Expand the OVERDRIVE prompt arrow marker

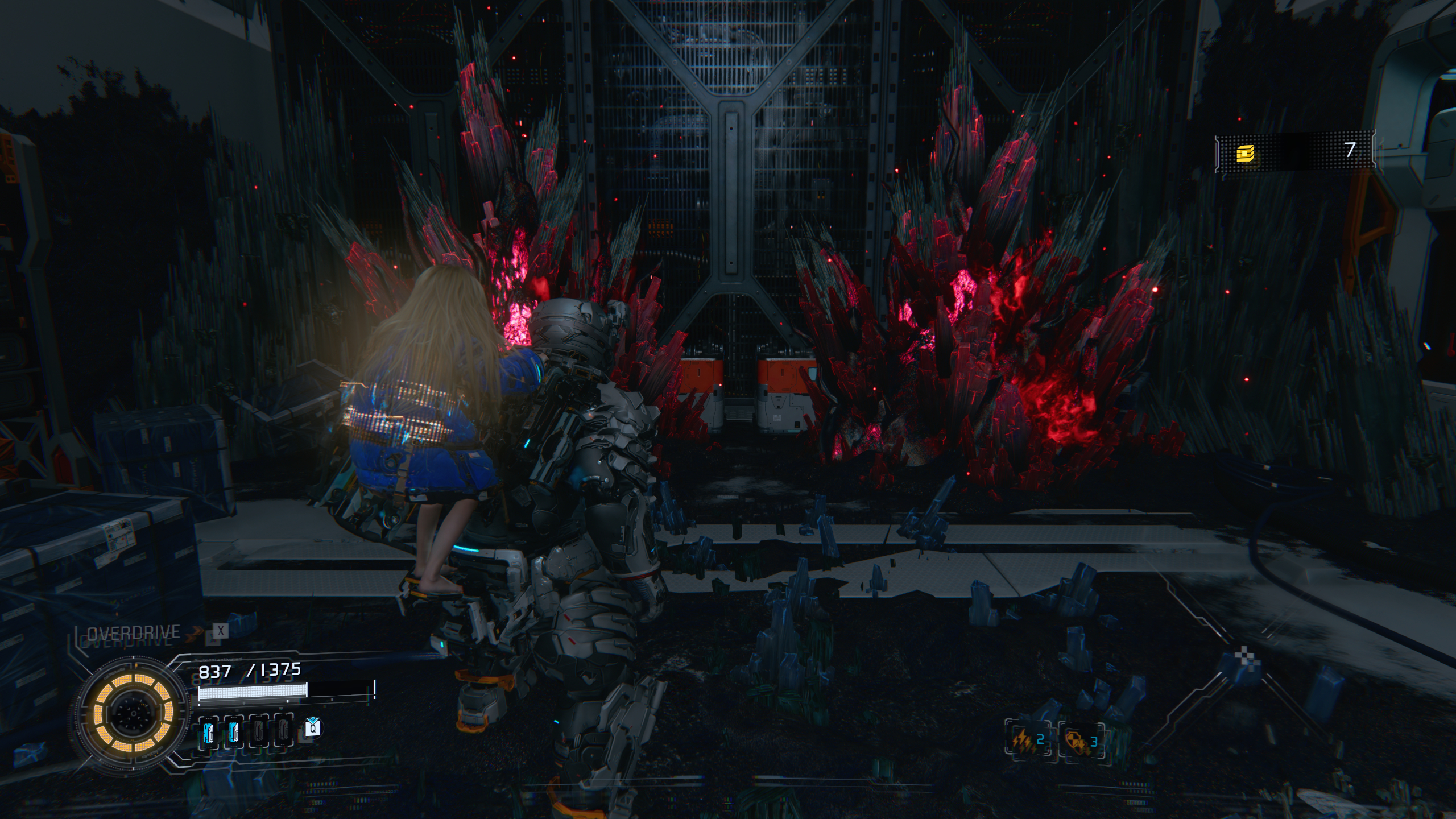pos(195,630)
